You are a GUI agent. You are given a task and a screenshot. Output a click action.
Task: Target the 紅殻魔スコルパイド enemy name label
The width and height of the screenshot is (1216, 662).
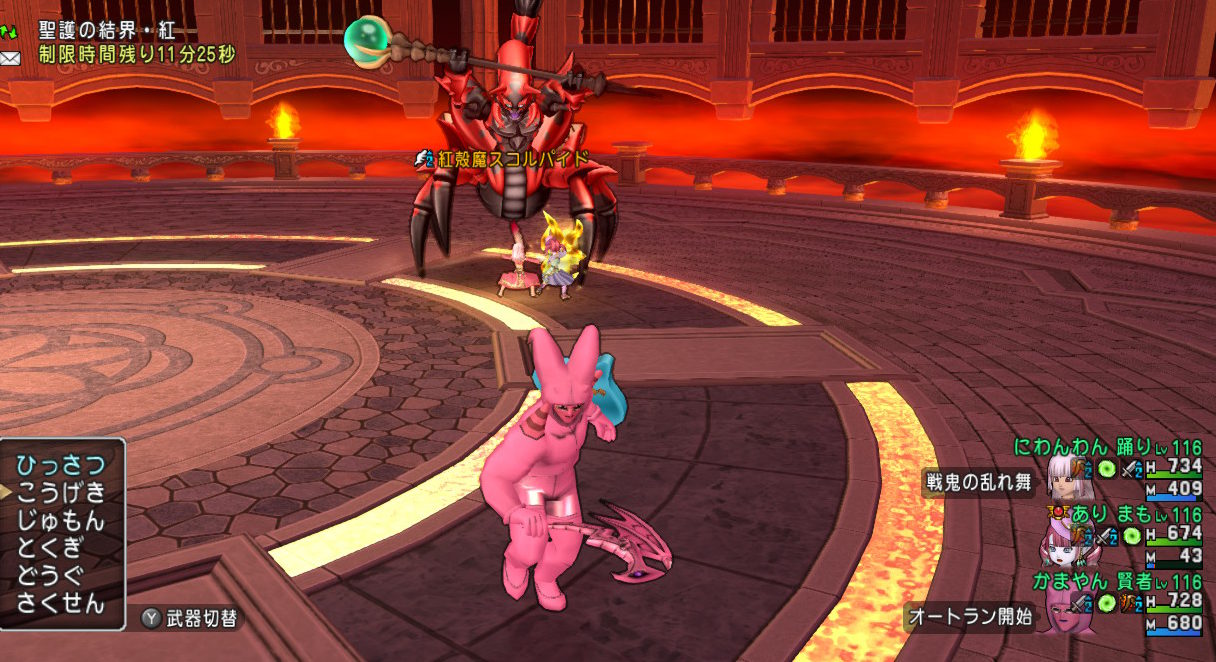point(510,159)
